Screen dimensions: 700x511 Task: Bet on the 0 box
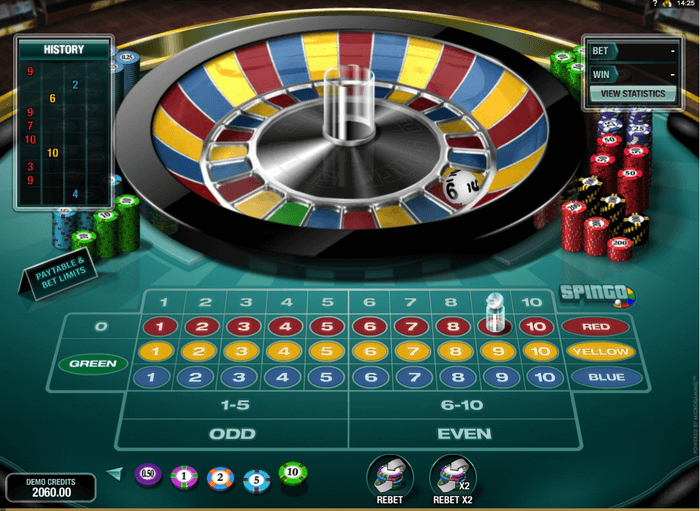click(100, 327)
